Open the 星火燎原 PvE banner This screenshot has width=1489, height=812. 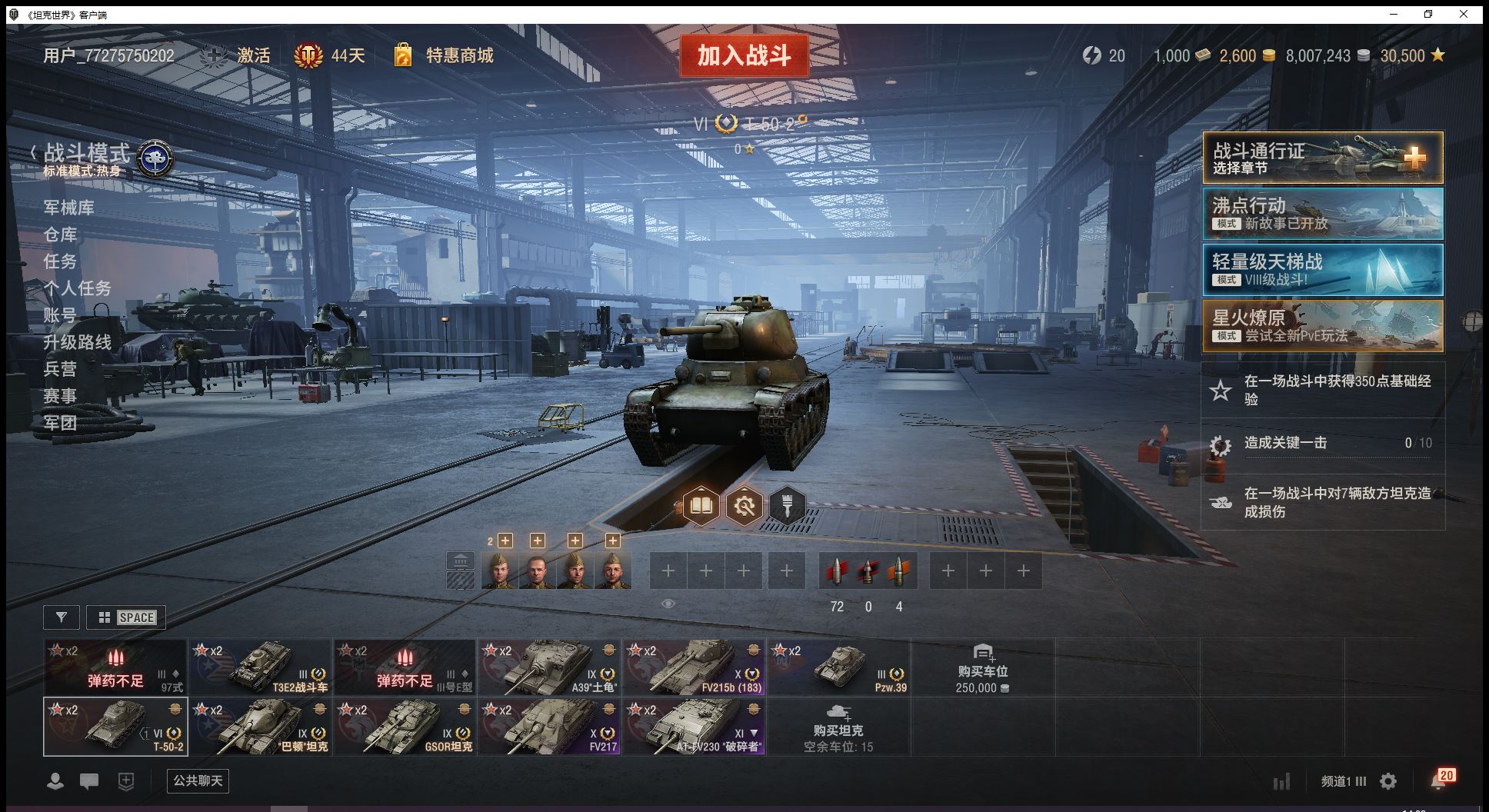tap(1322, 326)
